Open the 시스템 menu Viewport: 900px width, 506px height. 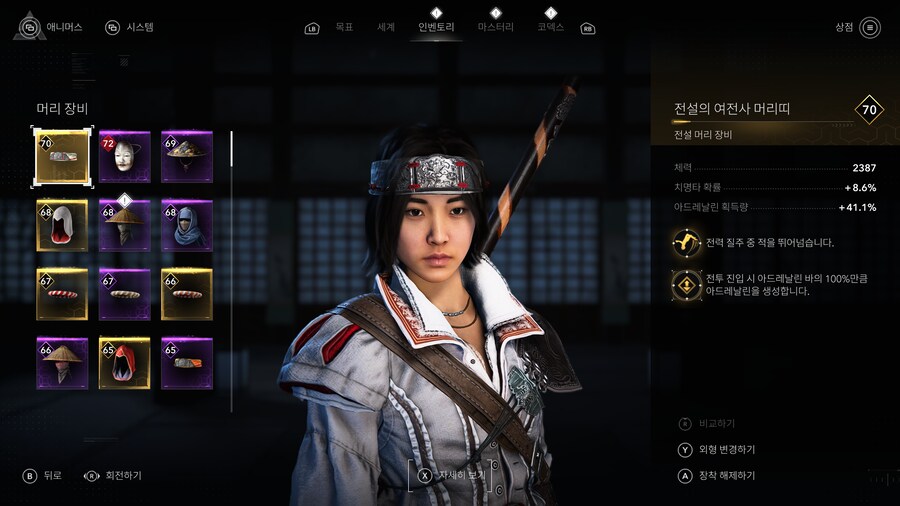point(130,27)
